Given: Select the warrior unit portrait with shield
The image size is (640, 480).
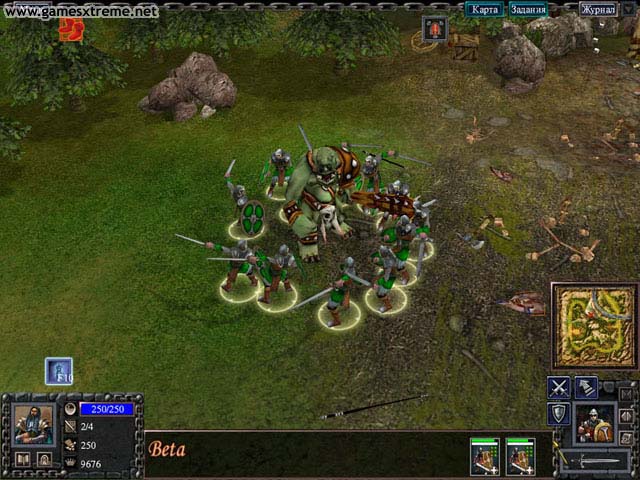Looking at the screenshot, I should click(598, 422).
